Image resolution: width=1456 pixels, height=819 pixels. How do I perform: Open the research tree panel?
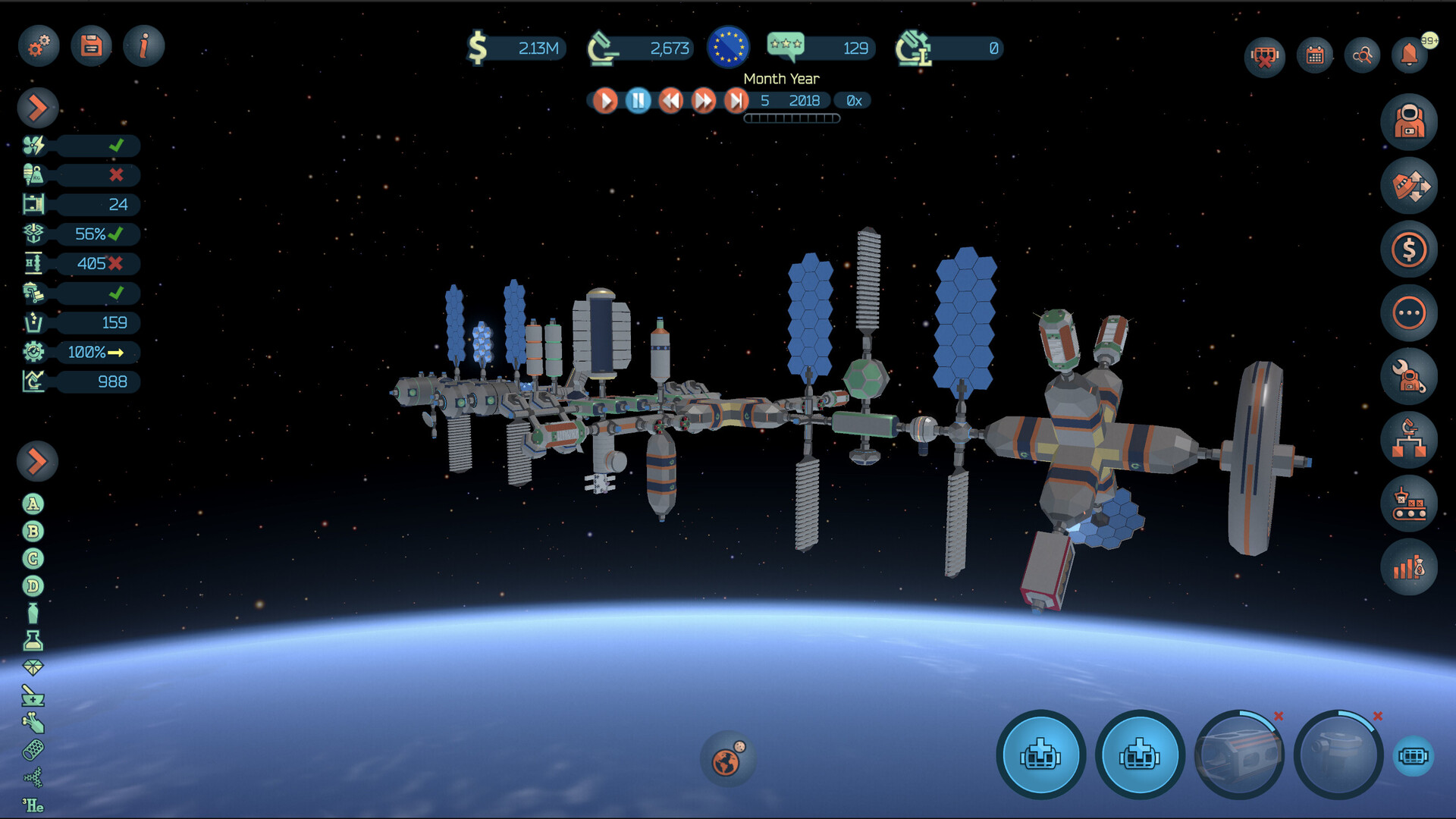pyautogui.click(x=1409, y=438)
